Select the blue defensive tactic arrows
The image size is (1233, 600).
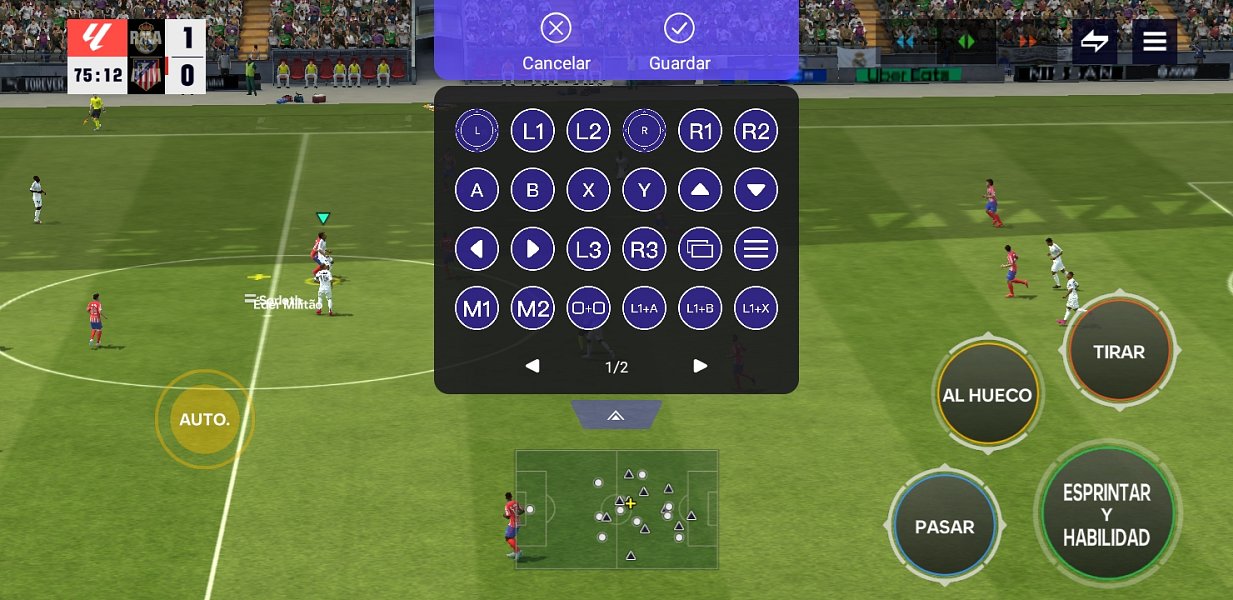coord(906,42)
